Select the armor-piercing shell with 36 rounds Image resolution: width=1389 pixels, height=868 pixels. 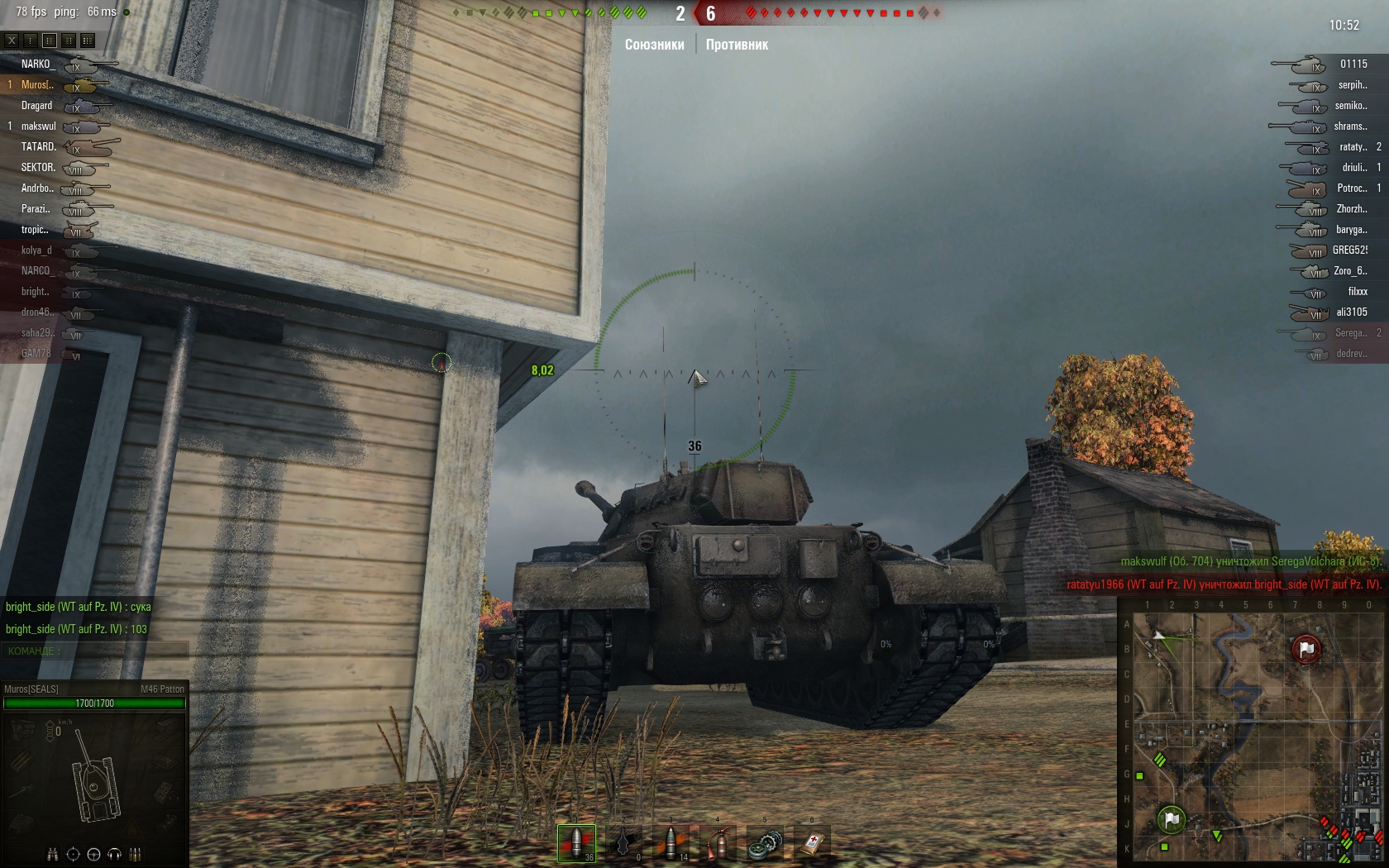tap(576, 842)
